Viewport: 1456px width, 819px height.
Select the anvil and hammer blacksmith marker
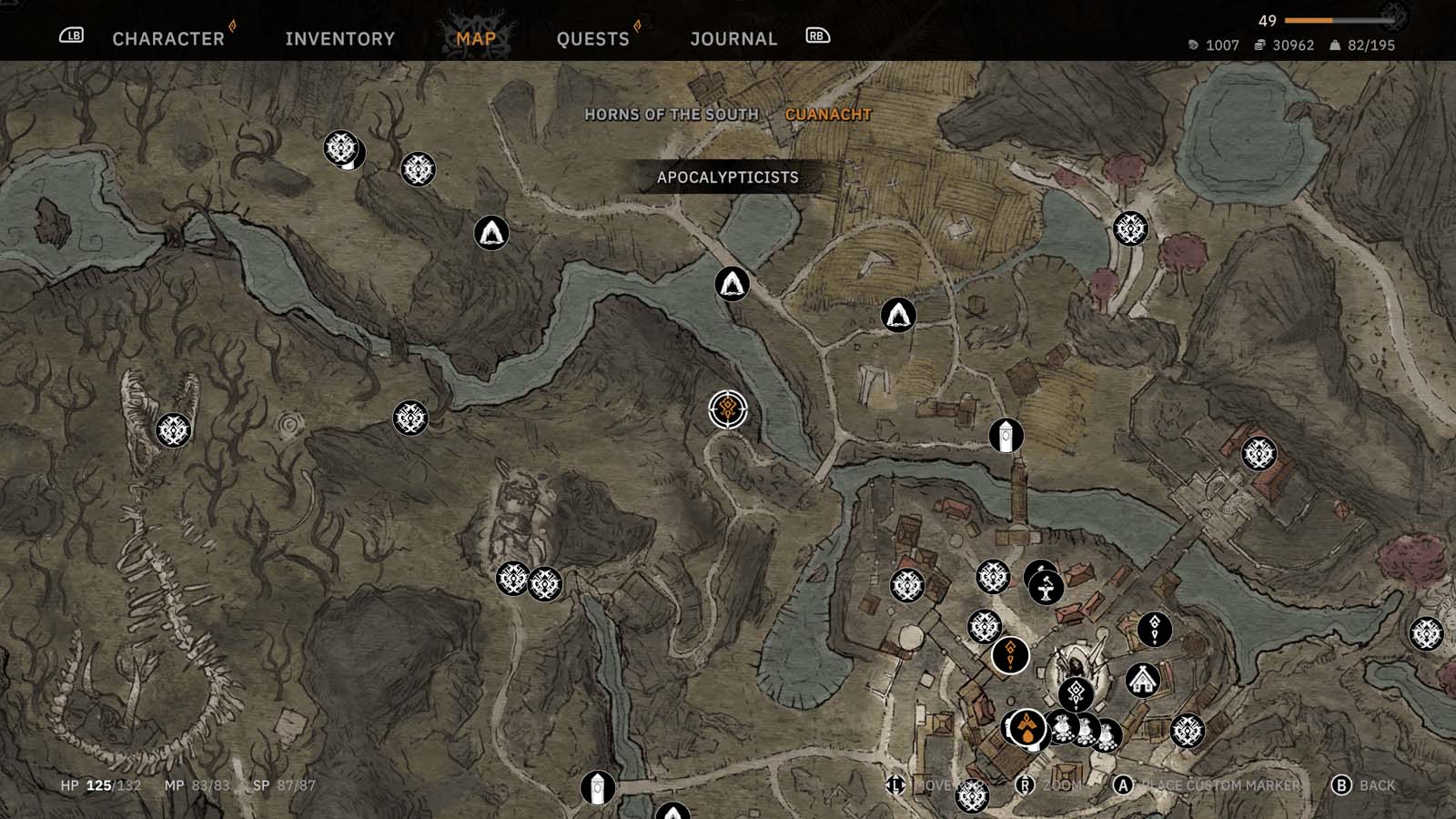click(1046, 586)
